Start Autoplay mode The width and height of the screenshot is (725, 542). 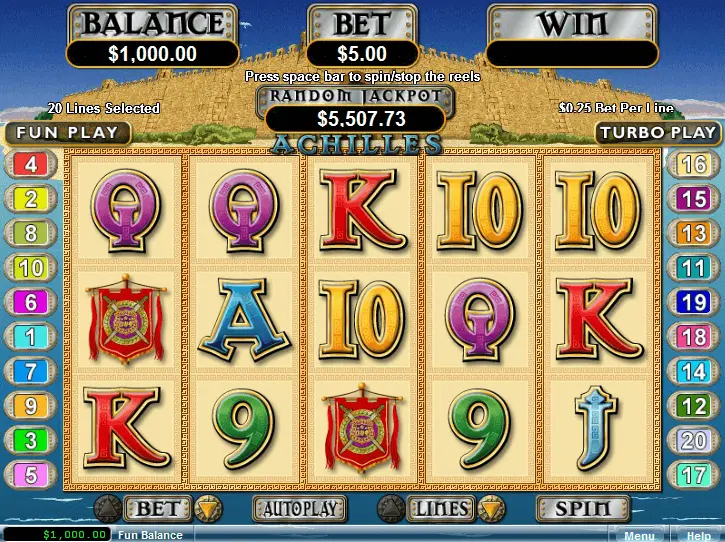click(x=299, y=508)
